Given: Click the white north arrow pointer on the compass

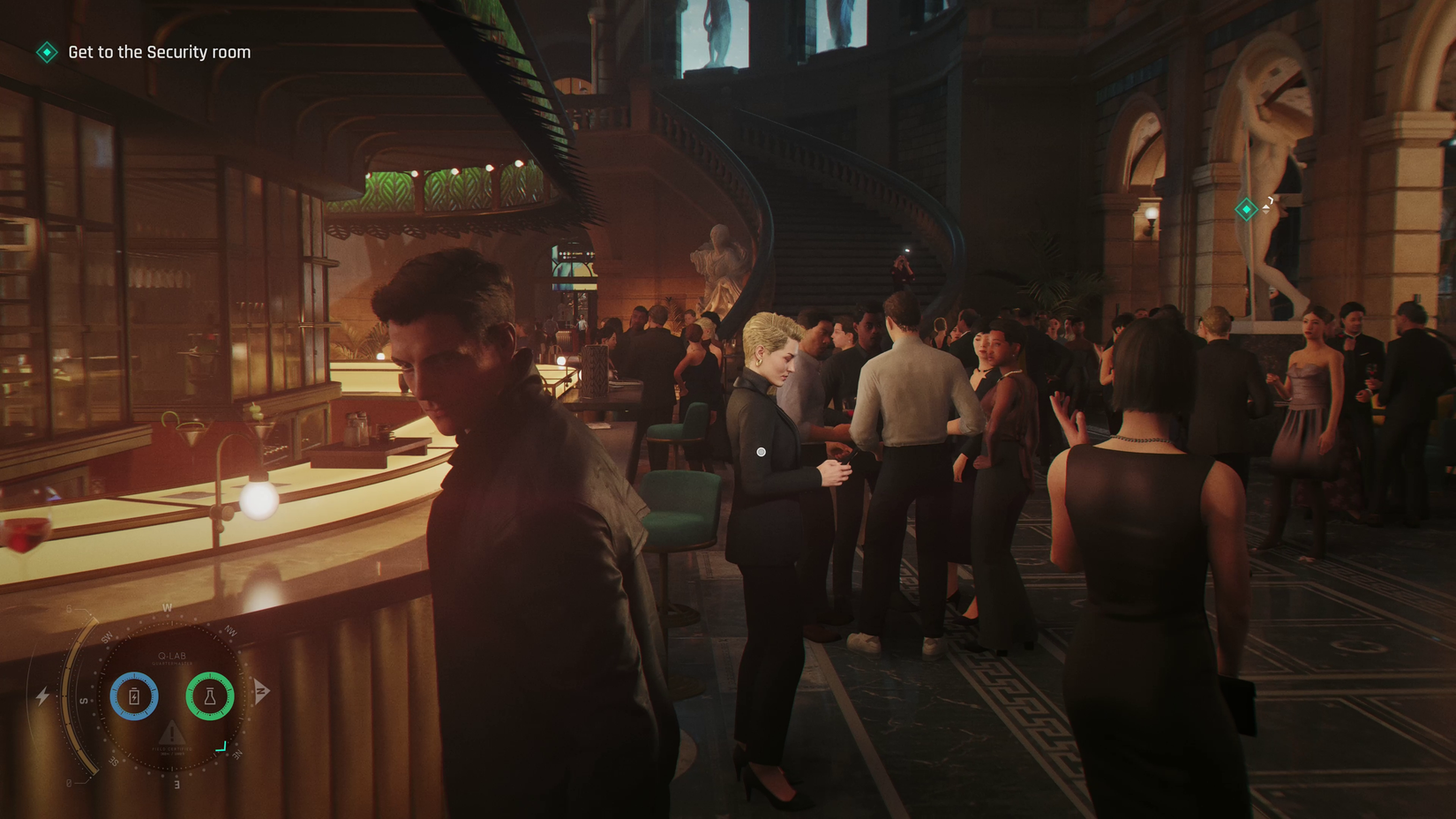Looking at the screenshot, I should click(x=261, y=689).
